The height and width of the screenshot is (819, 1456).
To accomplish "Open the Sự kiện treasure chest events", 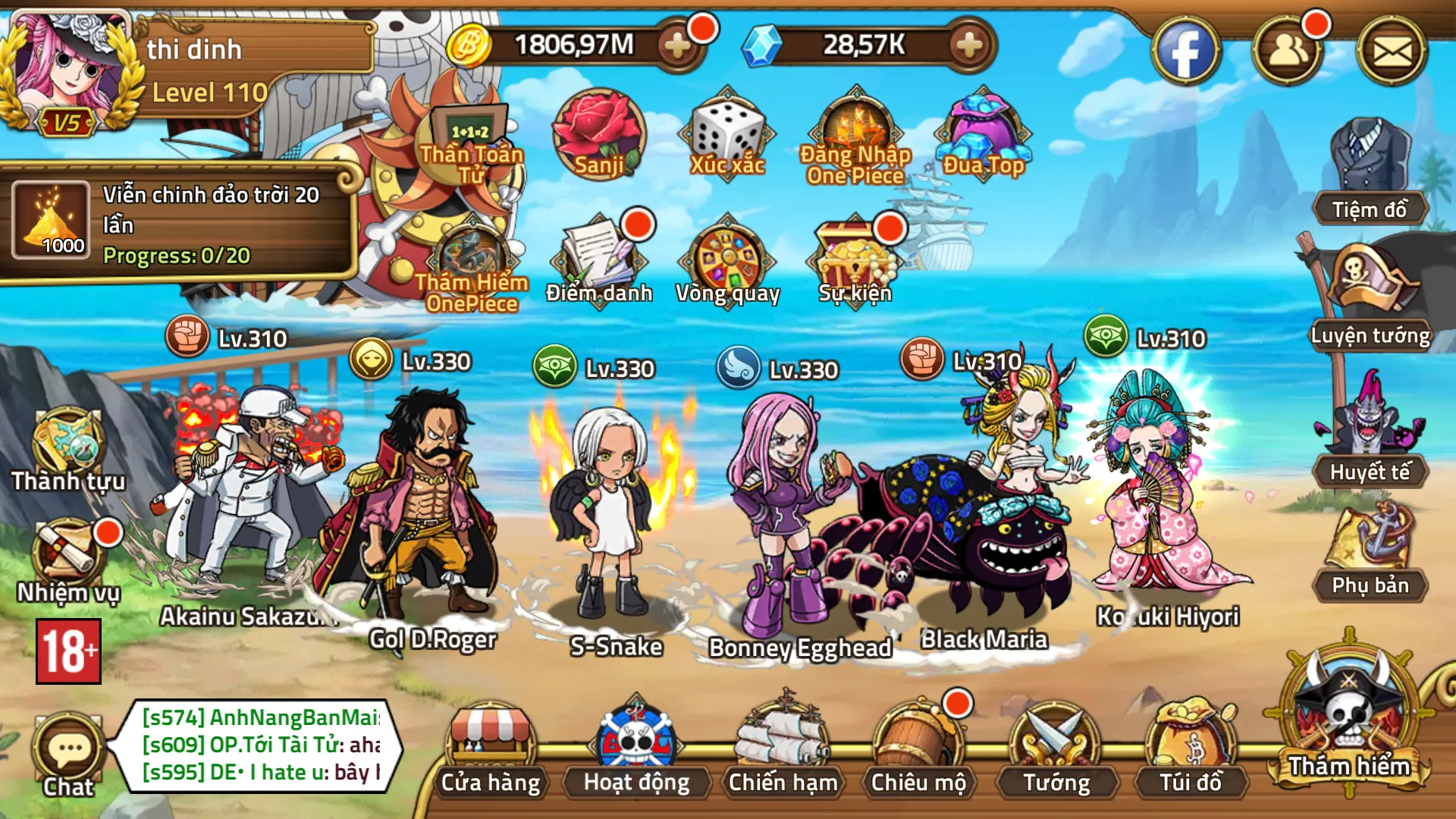I will pyautogui.click(x=852, y=254).
